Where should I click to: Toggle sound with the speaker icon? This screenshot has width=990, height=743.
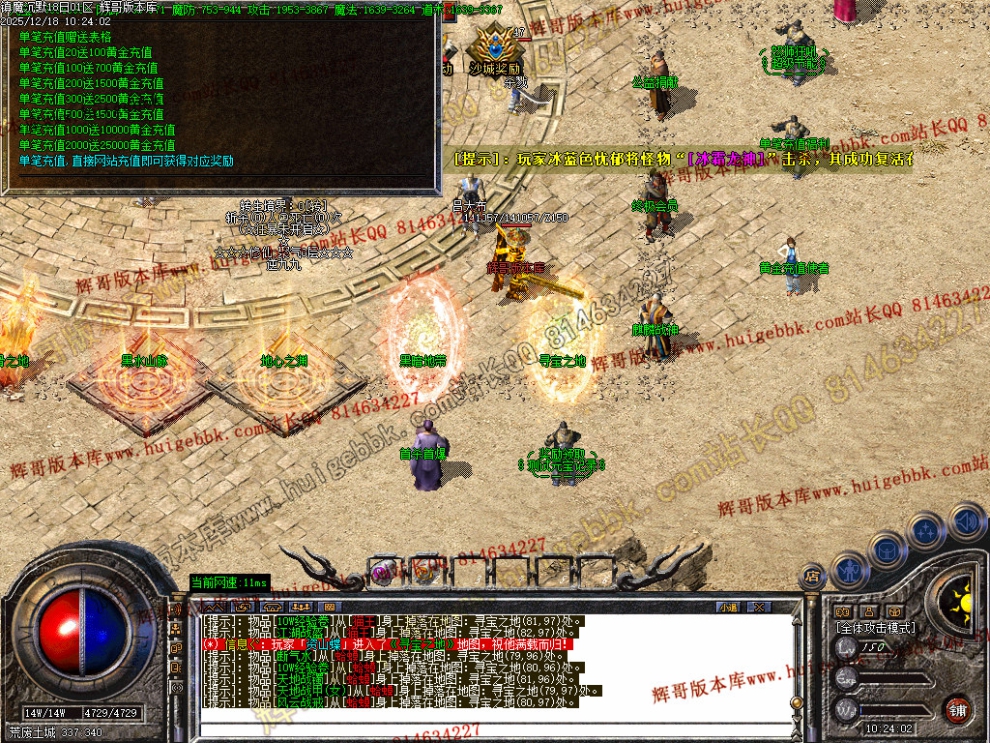(x=966, y=521)
